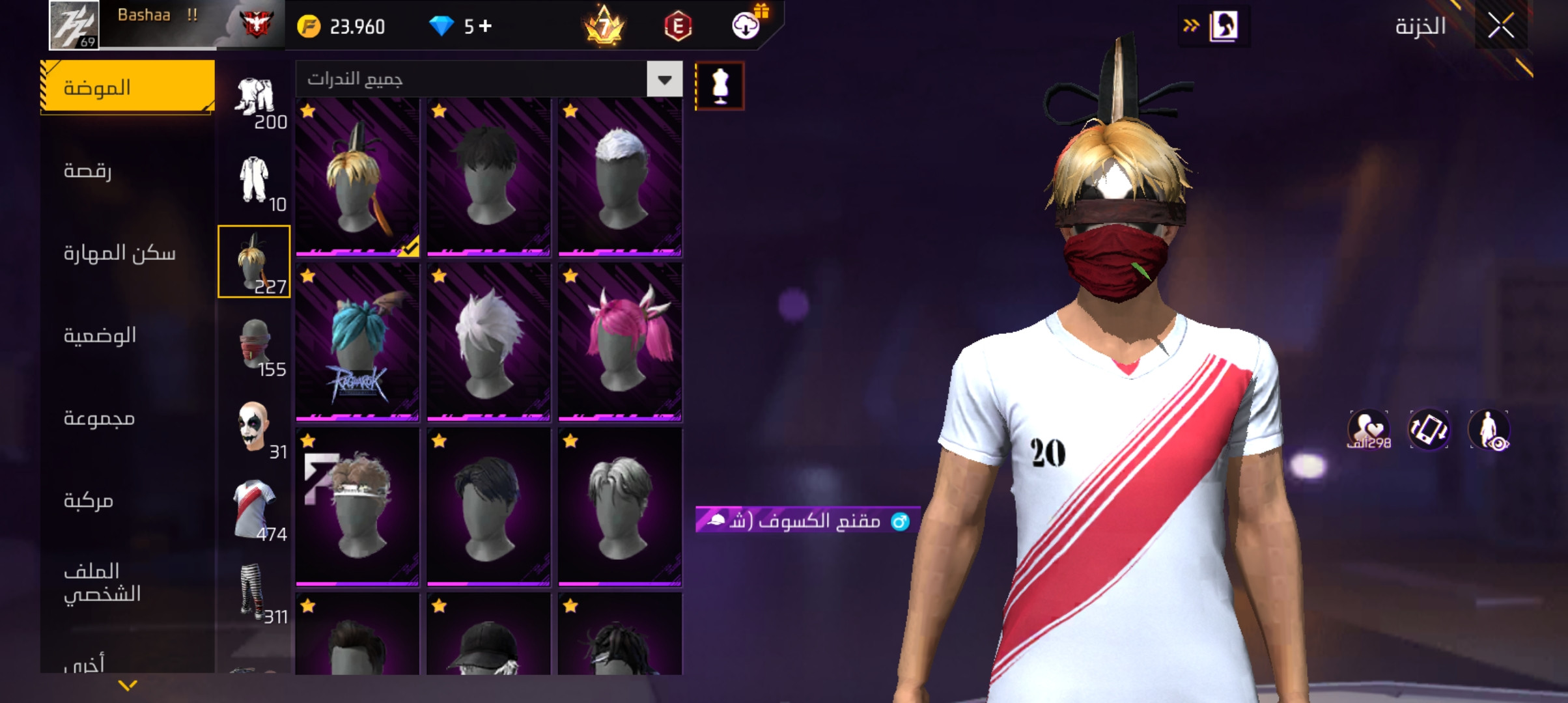
Task: Go to the مجموعة collection tab
Action: pos(99,418)
